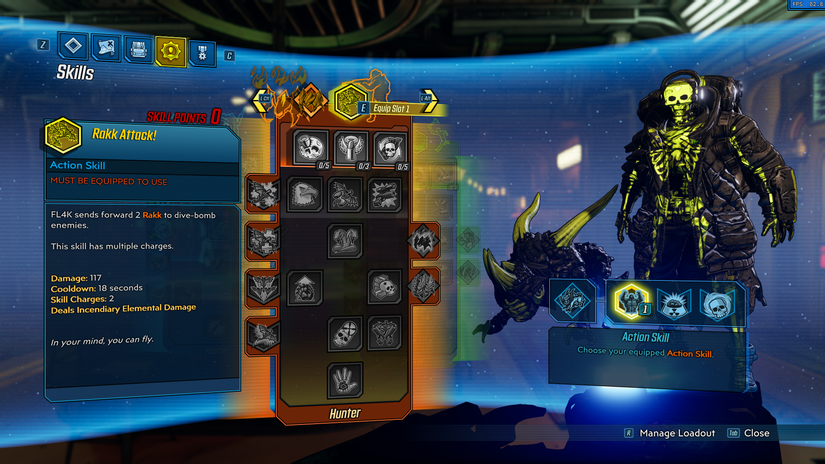
Task: Open the map tab in the top bar
Action: 105,46
